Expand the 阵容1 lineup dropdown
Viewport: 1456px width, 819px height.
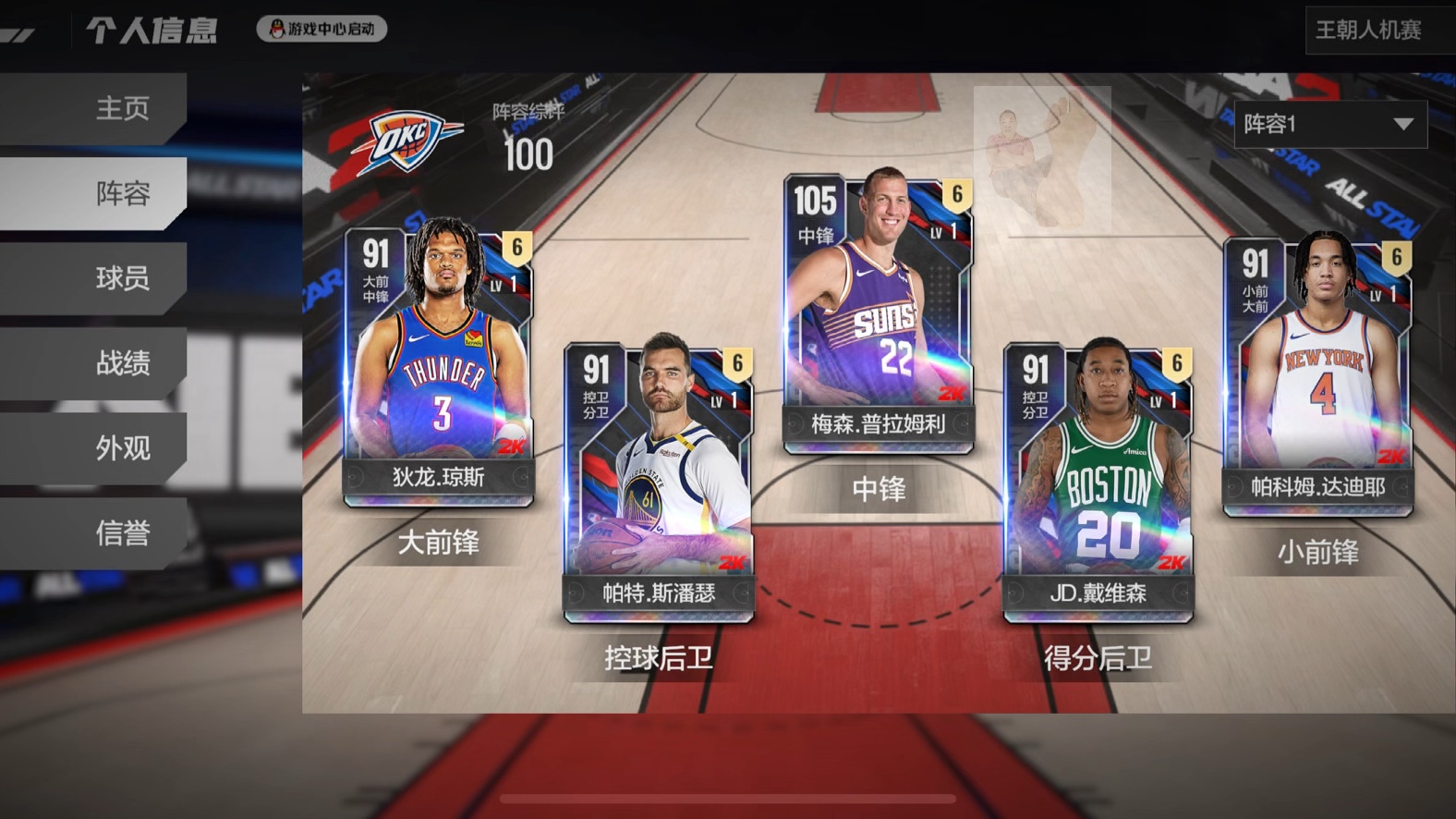point(1329,124)
